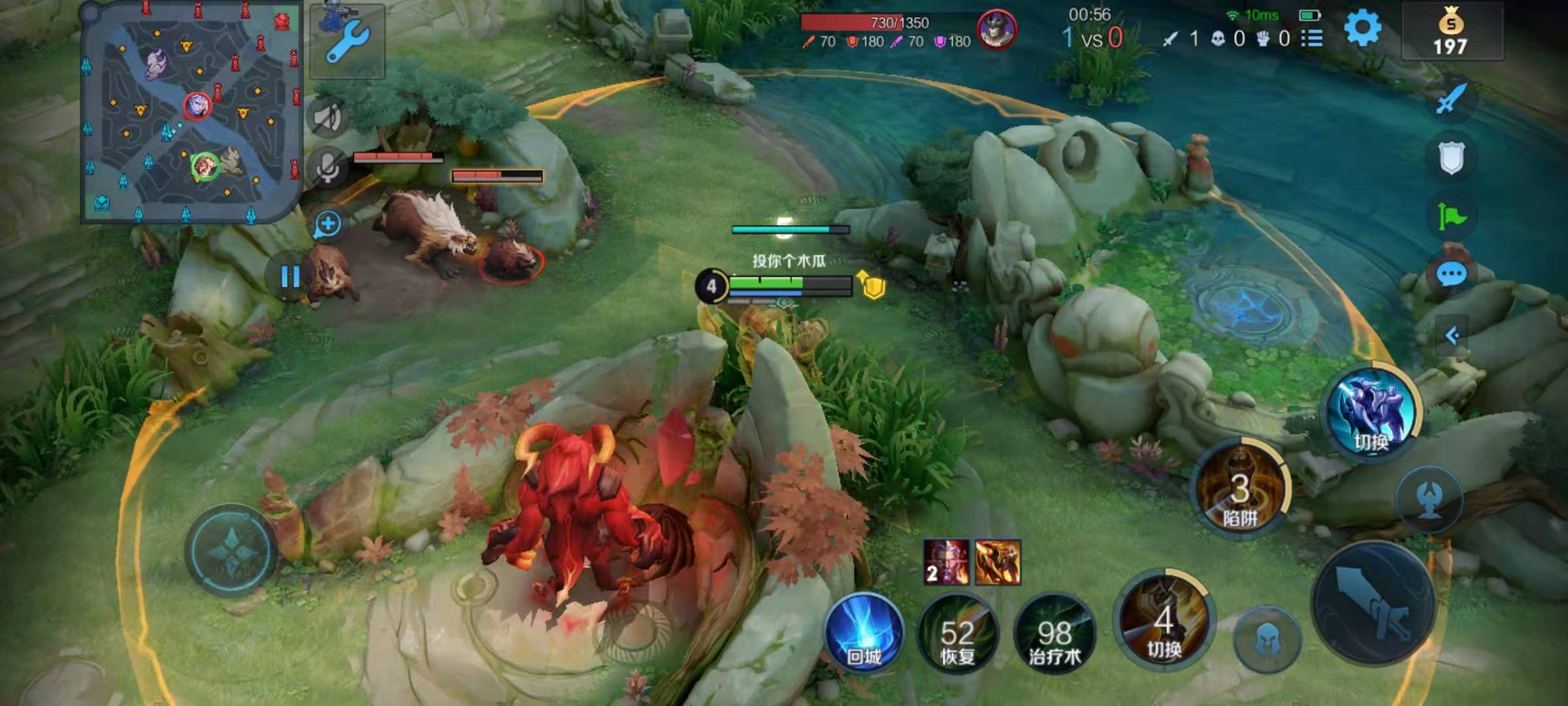Send the green flag gather signal

click(x=1451, y=216)
